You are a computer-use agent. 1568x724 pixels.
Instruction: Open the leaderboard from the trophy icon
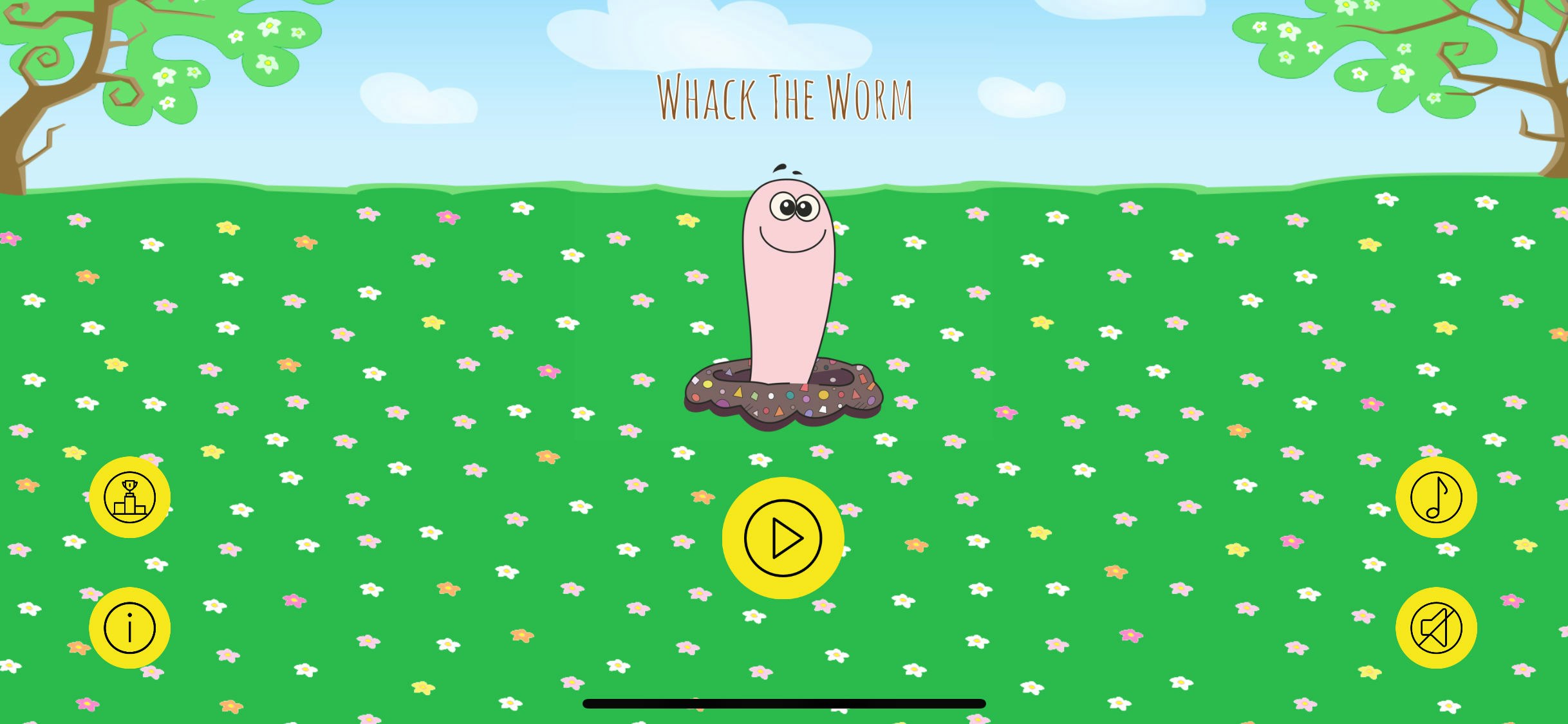point(129,497)
